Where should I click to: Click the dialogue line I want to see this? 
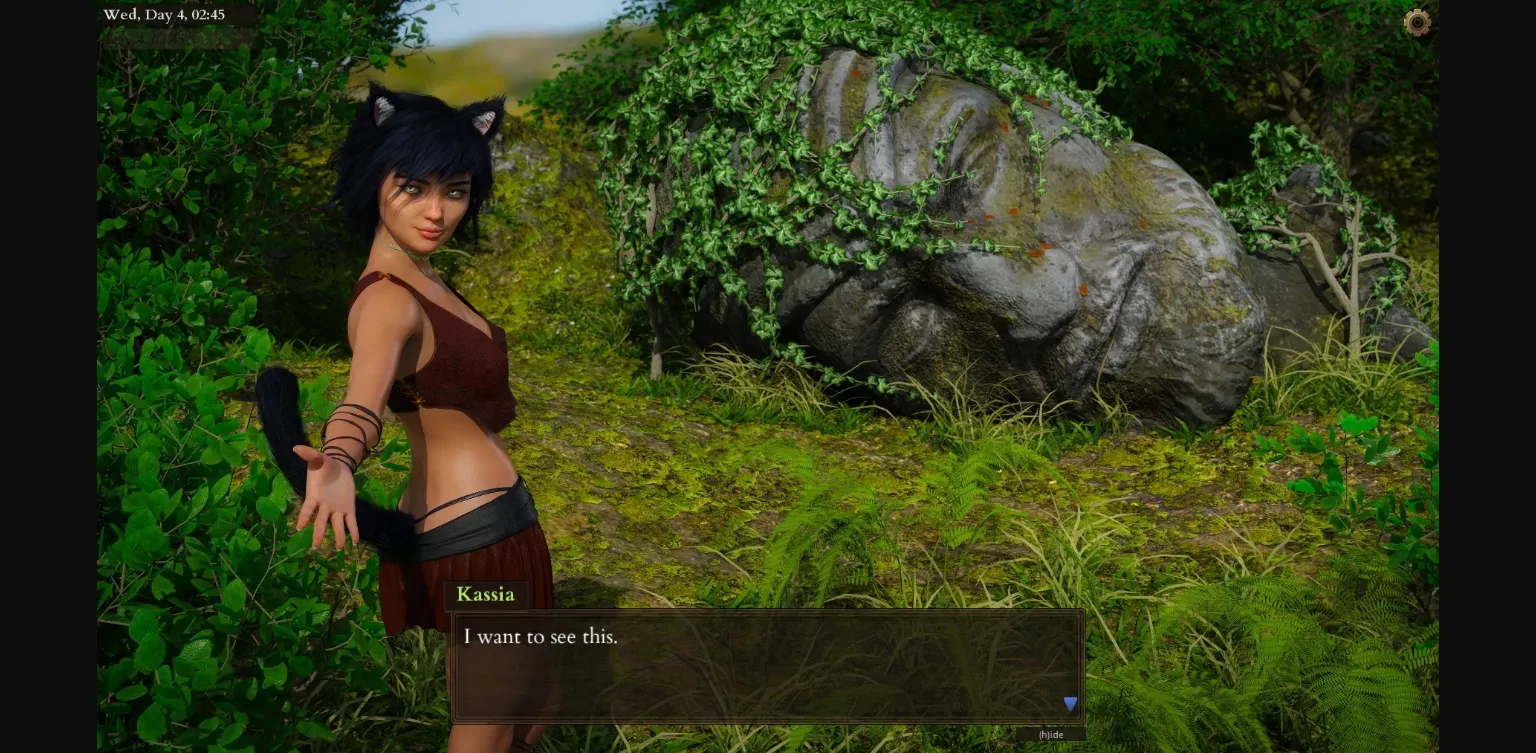[x=540, y=637]
